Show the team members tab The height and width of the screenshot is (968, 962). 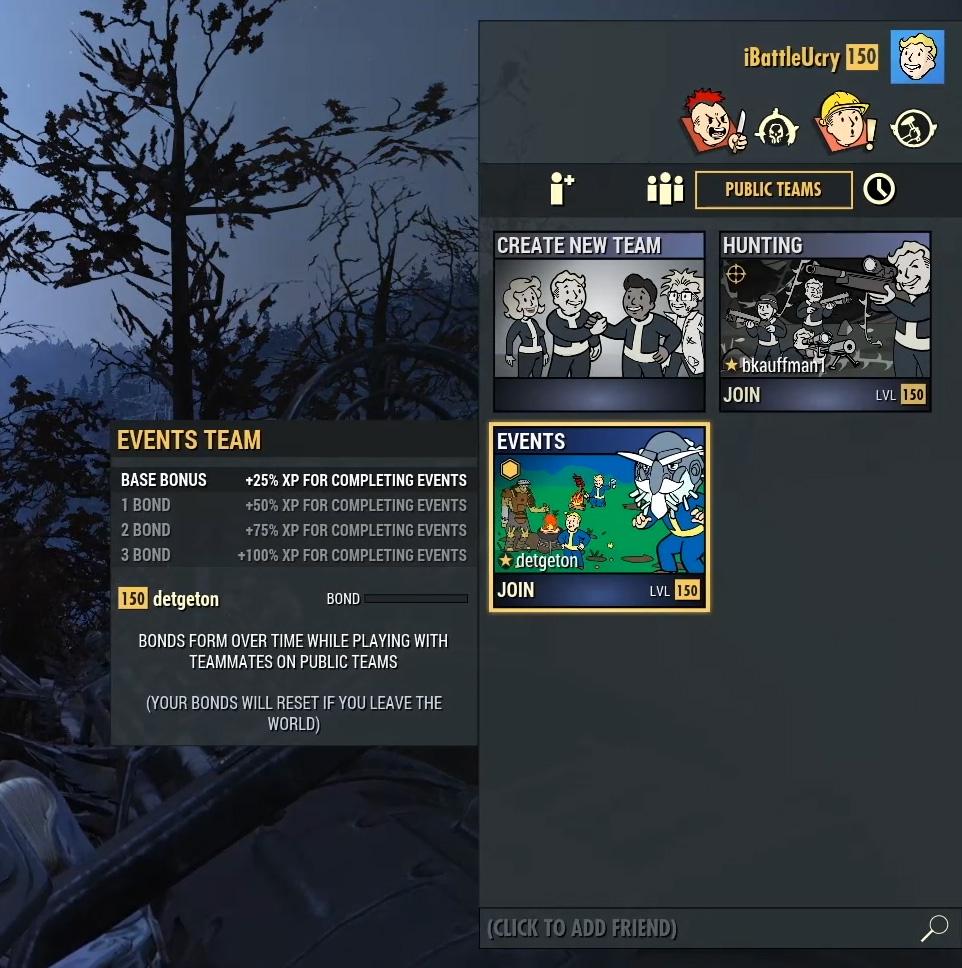(665, 189)
